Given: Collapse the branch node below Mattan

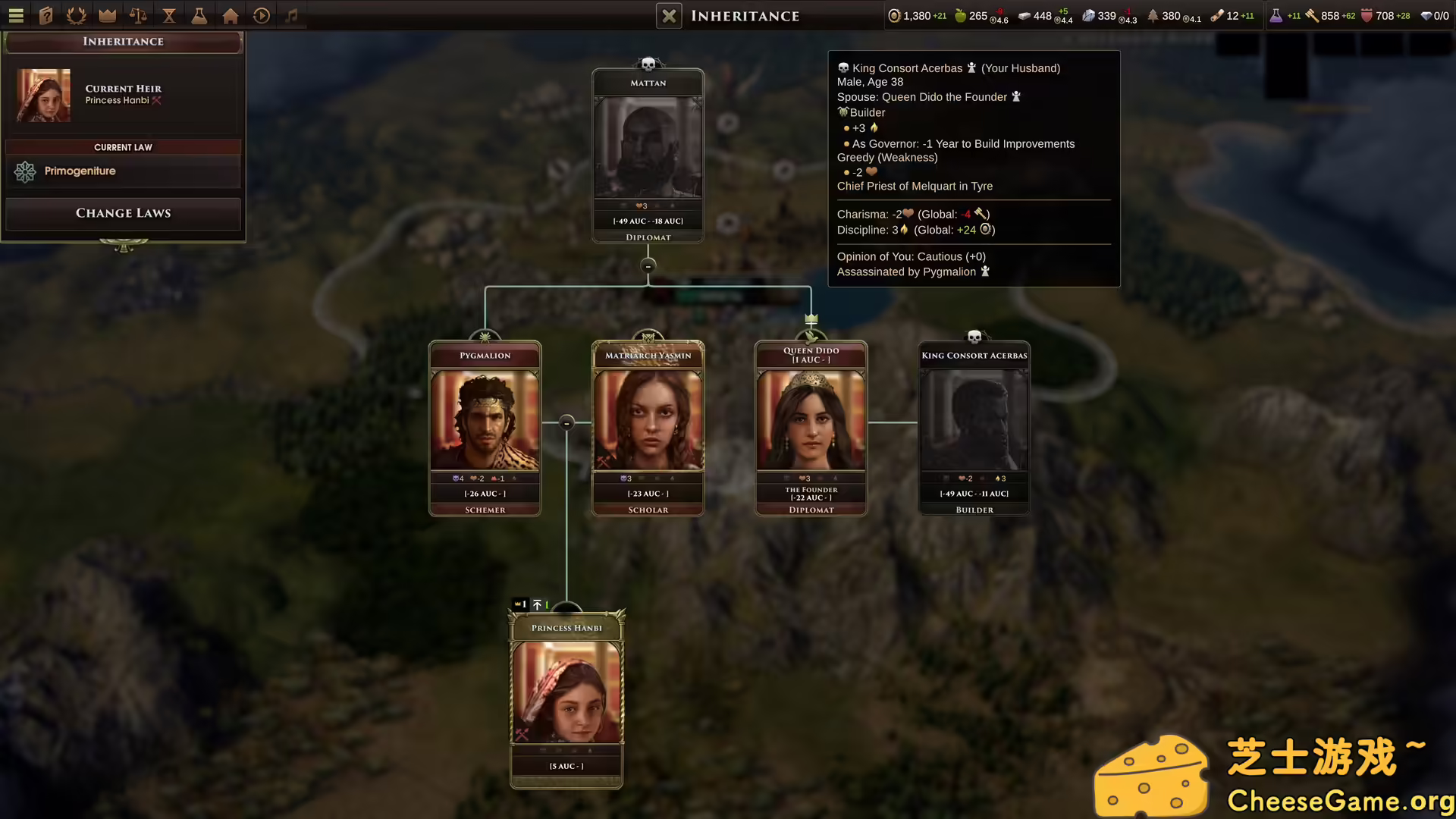Looking at the screenshot, I should click(x=648, y=266).
